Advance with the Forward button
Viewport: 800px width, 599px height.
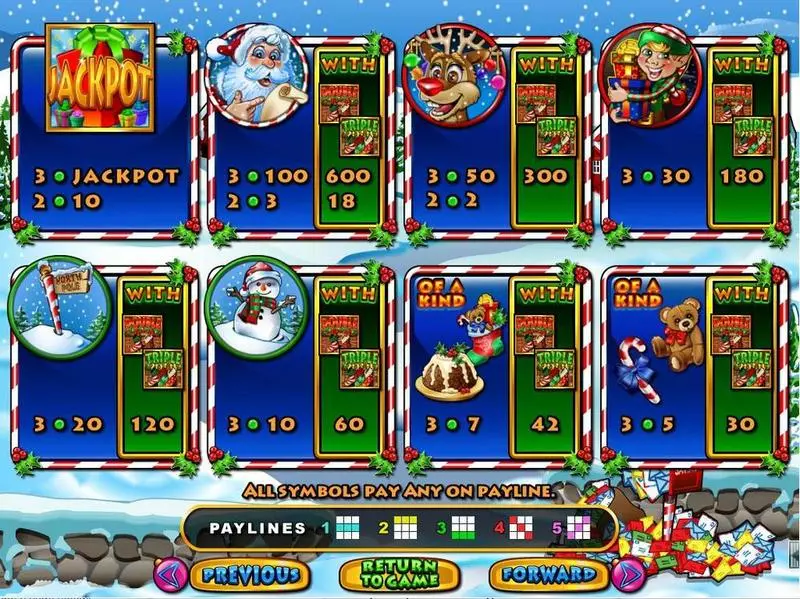click(548, 575)
